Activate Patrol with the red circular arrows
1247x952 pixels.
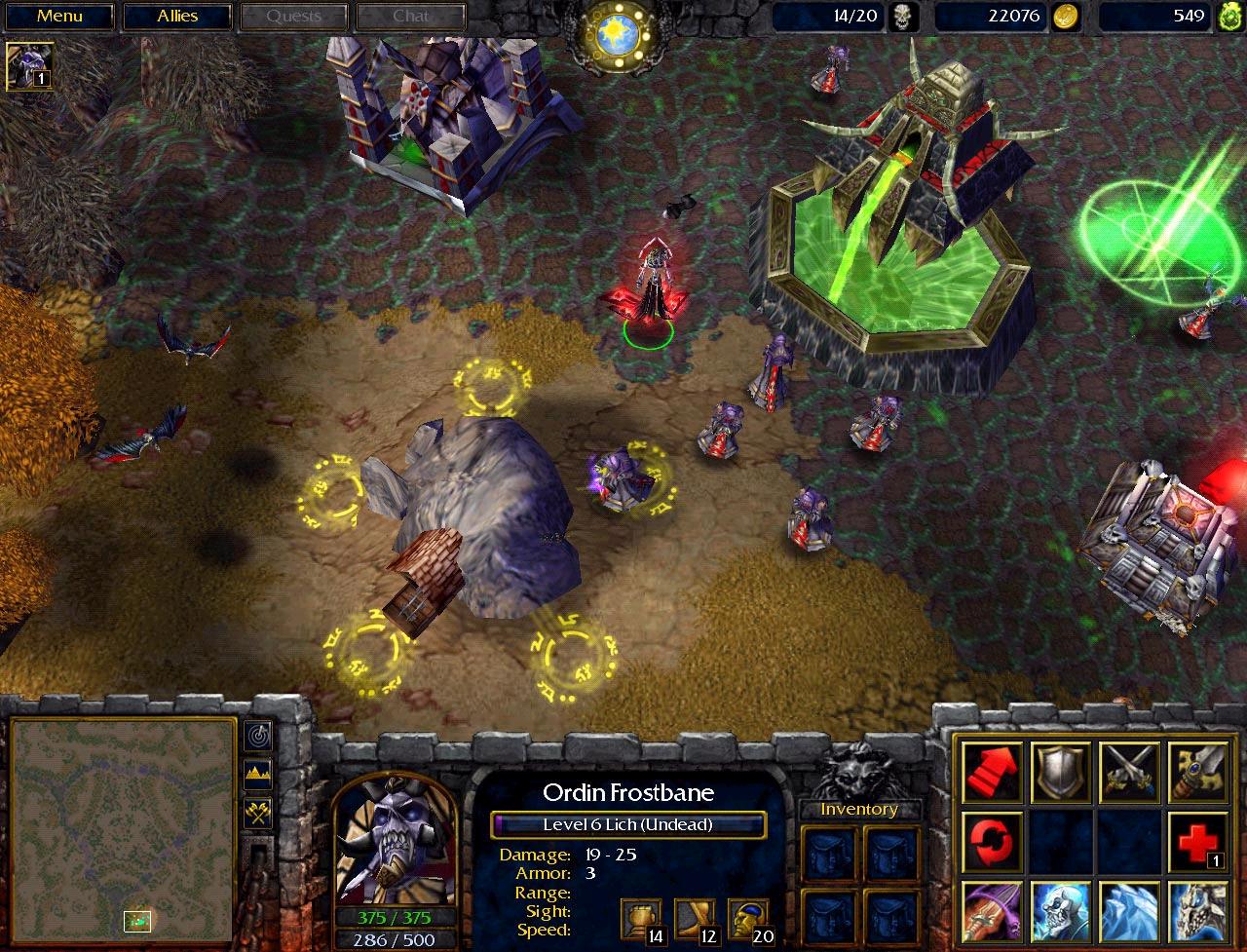click(993, 839)
